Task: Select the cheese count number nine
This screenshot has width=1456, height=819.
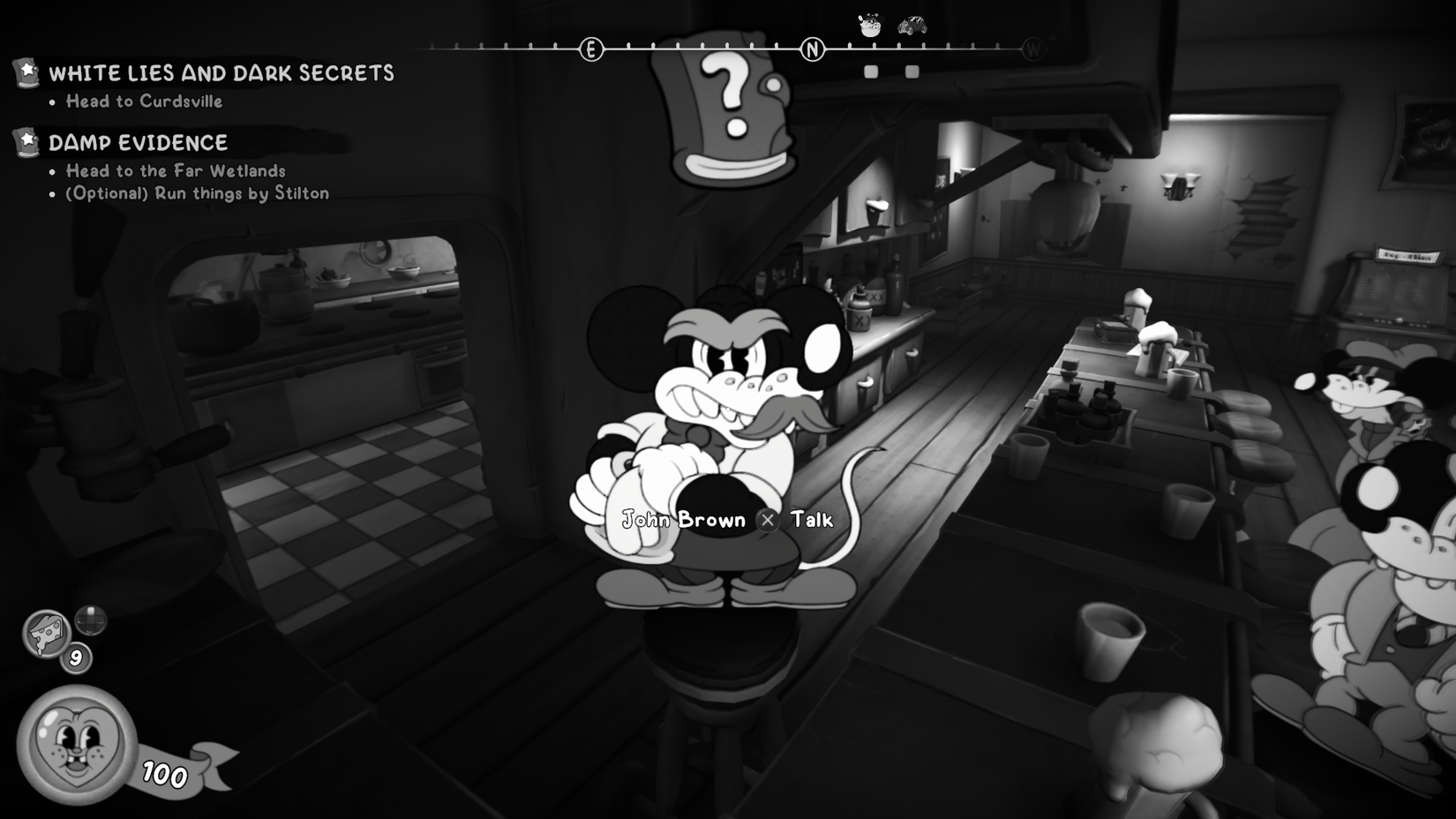Action: [75, 658]
